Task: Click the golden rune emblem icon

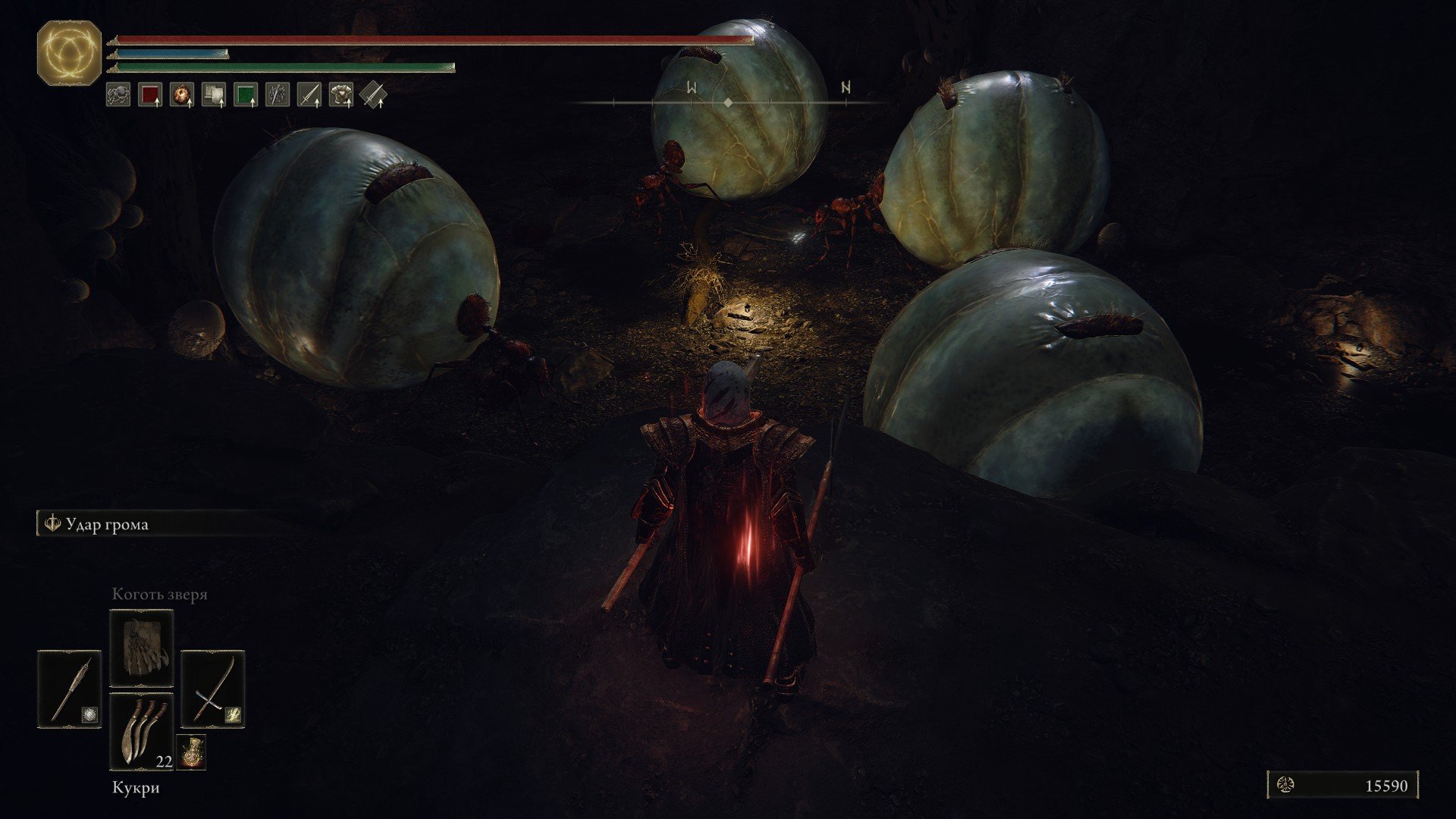Action: 69,53
